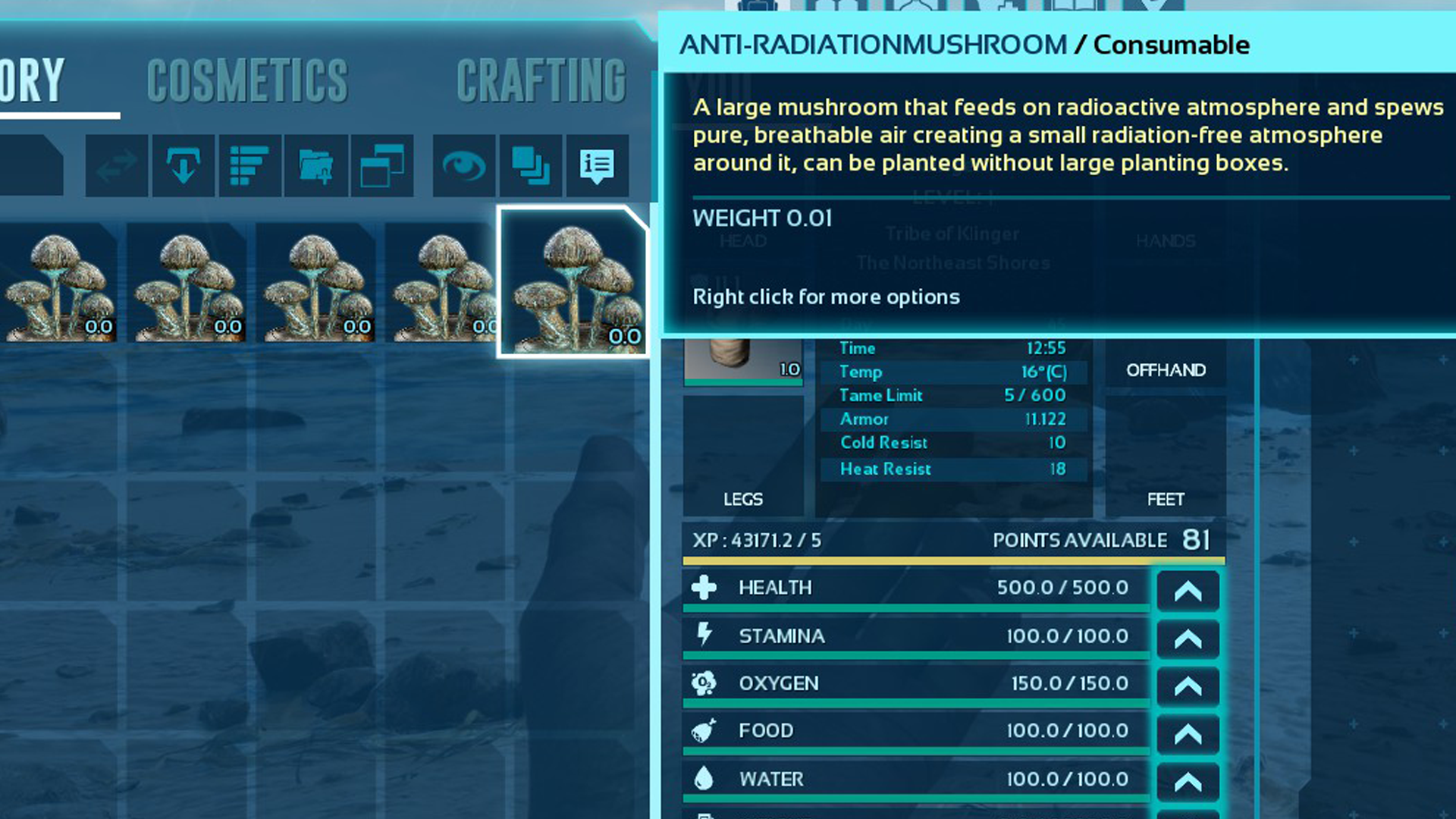Viewport: 1456px width, 819px height.
Task: Toggle the eye visibility icon
Action: (464, 166)
